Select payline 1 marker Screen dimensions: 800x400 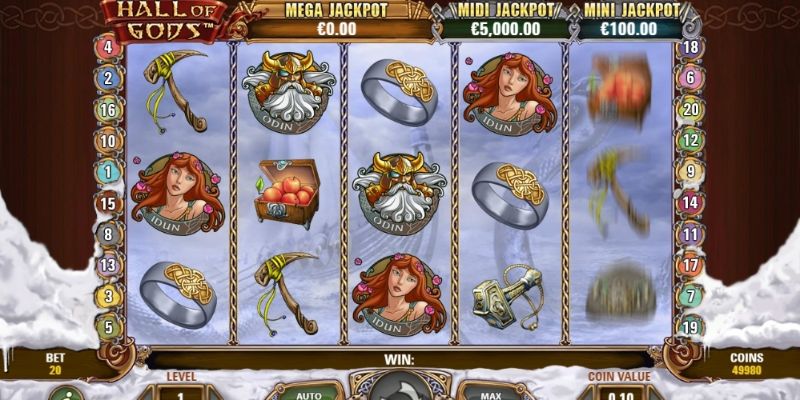click(108, 172)
